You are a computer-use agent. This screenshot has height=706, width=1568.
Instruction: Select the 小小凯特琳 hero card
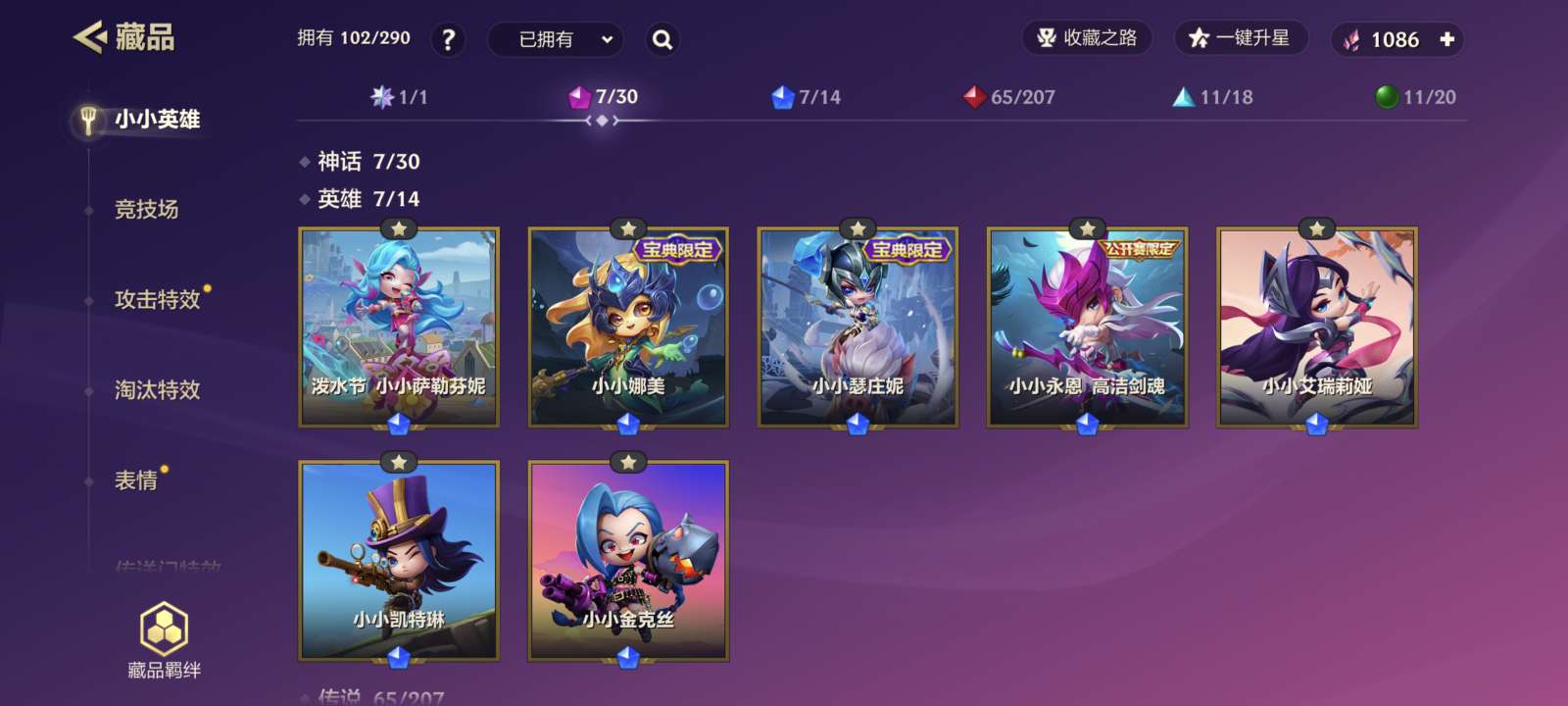point(399,561)
